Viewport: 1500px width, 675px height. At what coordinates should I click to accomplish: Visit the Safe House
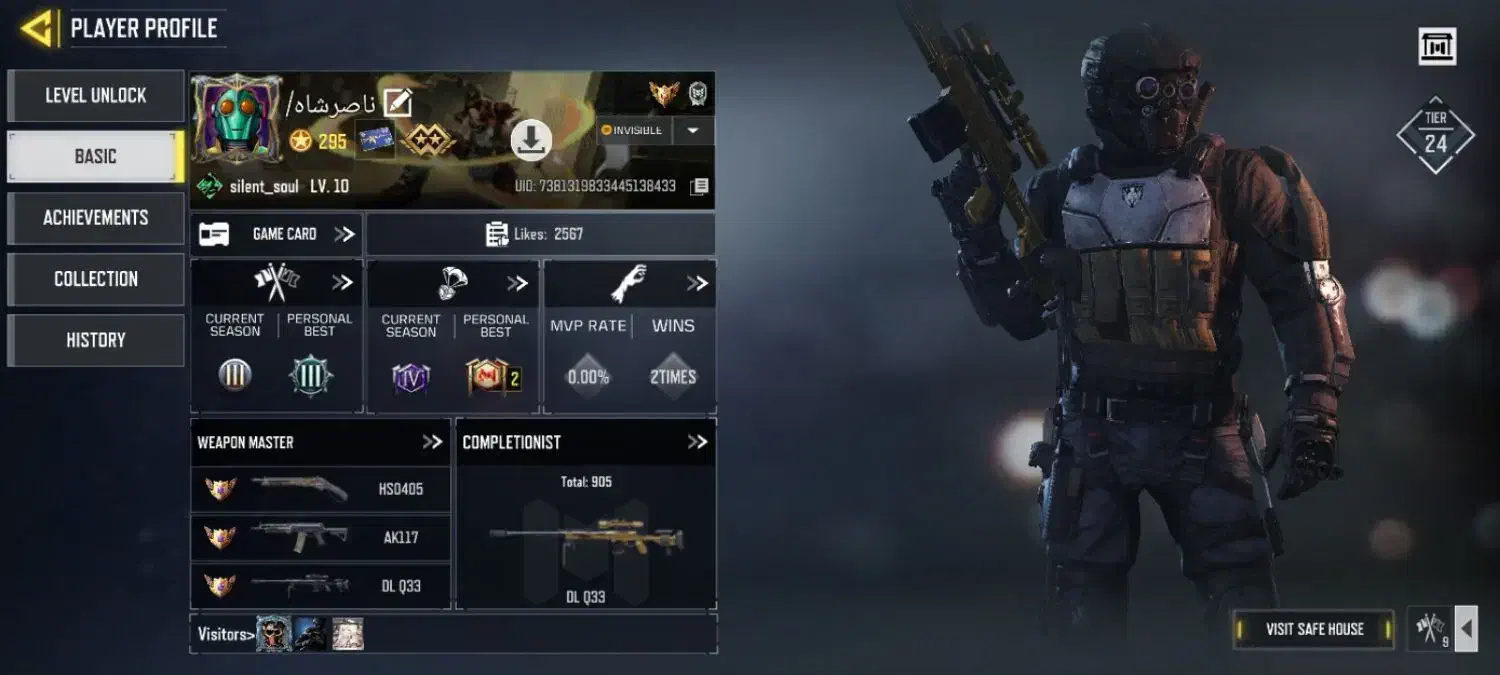tap(1314, 629)
